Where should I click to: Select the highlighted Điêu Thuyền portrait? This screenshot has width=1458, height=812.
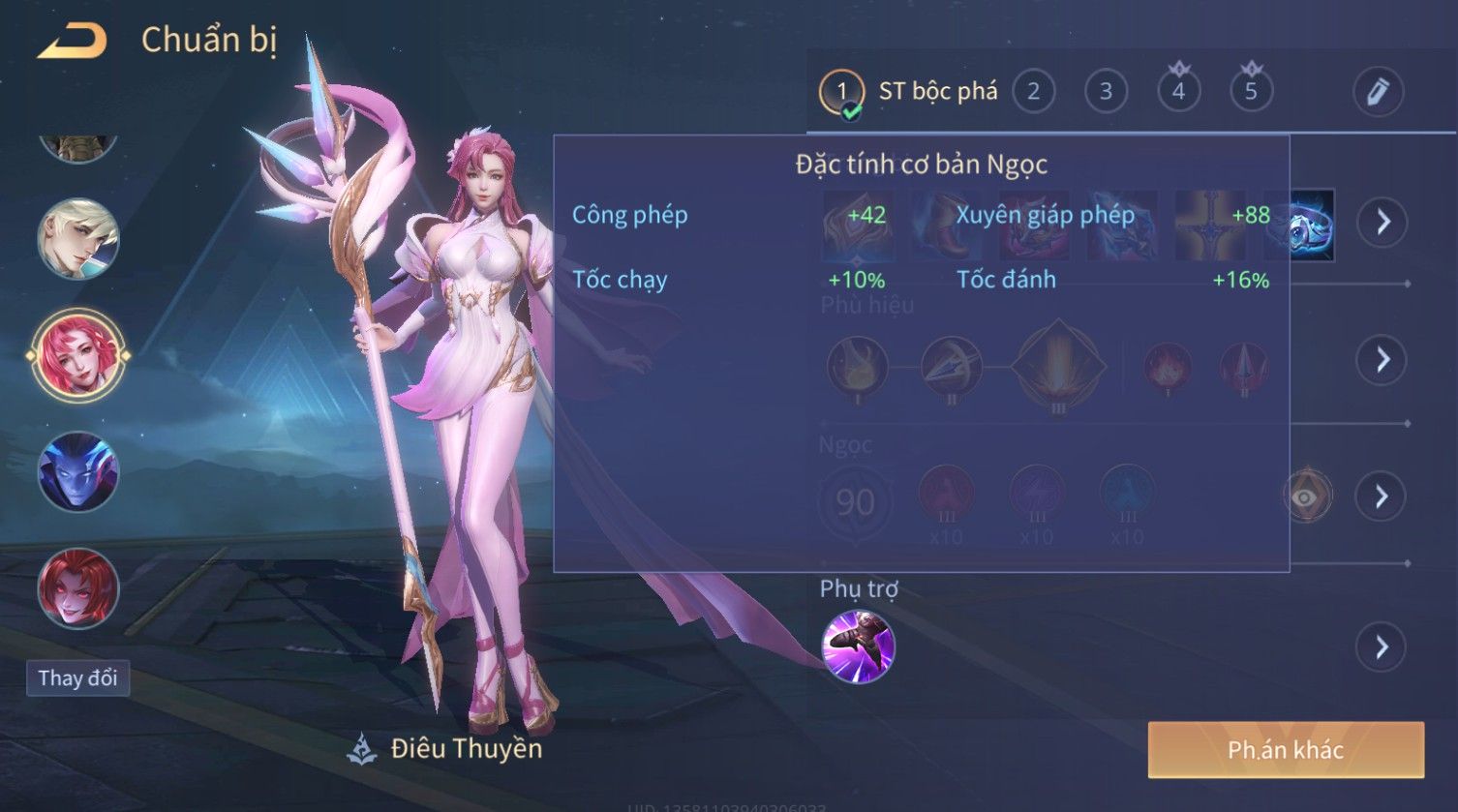(78, 355)
